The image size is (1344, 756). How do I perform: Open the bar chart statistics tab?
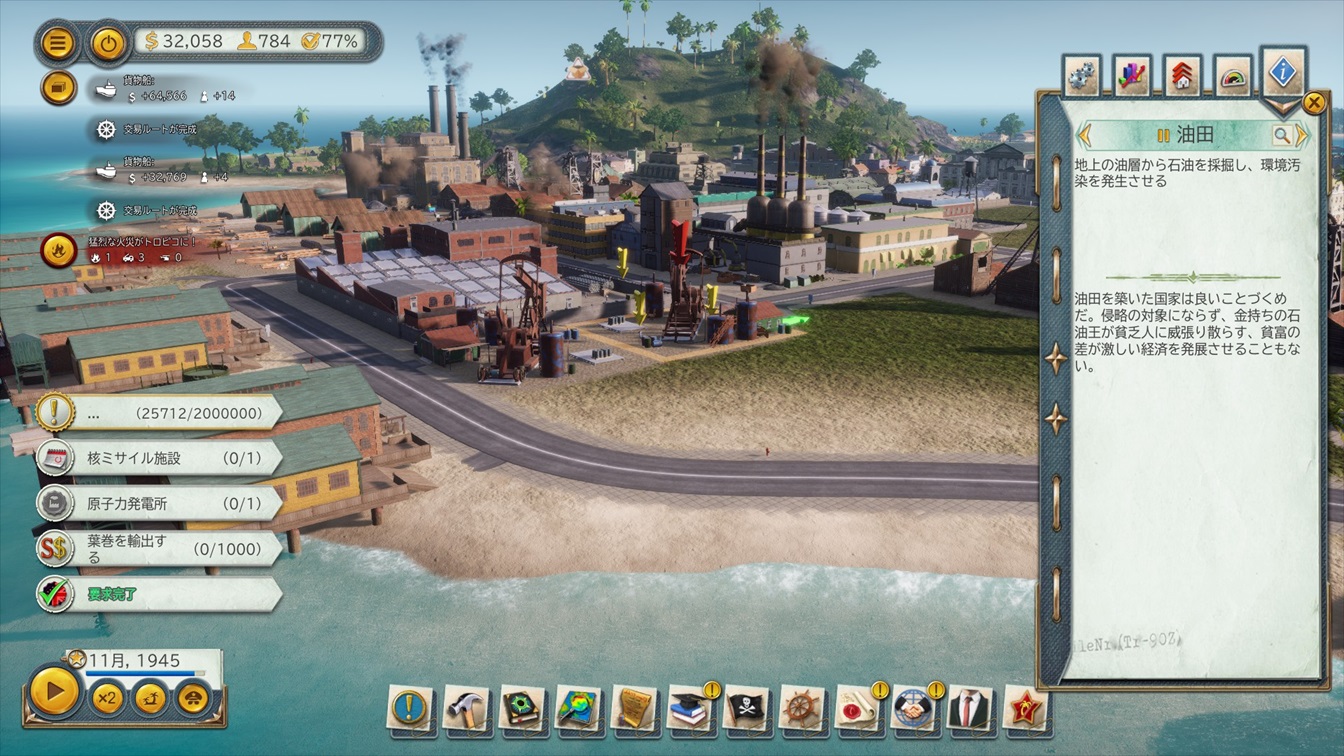click(x=1132, y=76)
